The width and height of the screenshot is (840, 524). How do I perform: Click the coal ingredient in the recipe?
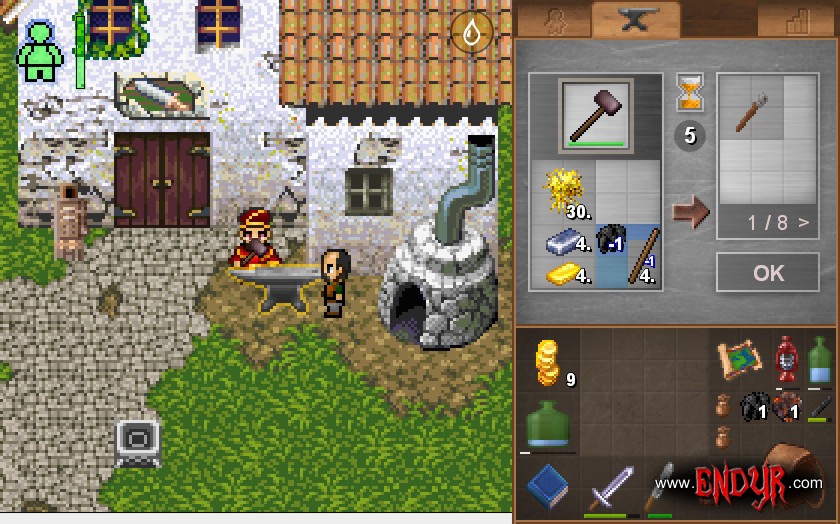click(x=610, y=240)
